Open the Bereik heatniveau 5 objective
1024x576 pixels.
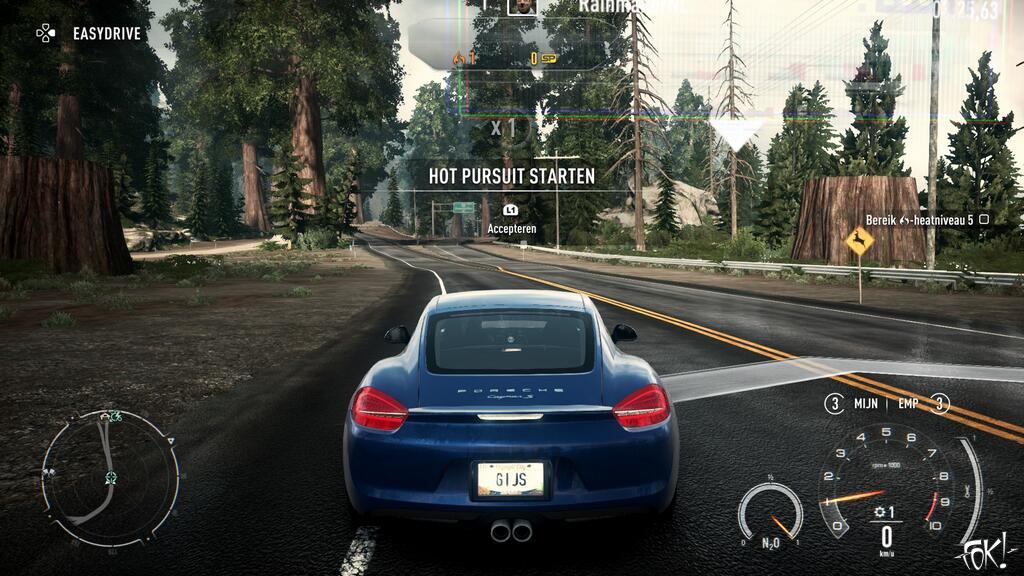tap(927, 219)
